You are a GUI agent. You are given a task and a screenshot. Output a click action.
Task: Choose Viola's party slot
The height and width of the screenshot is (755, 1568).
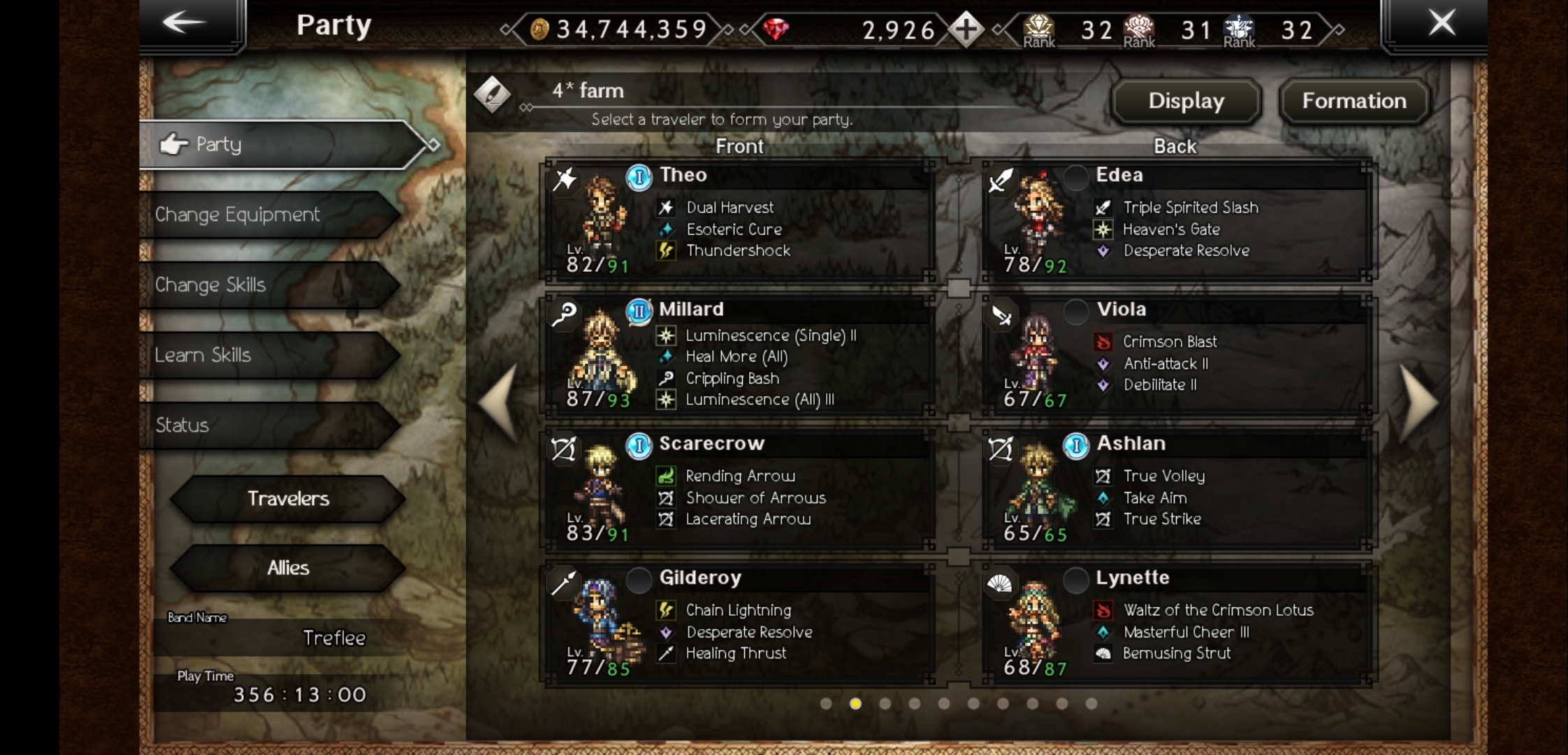coord(1177,355)
